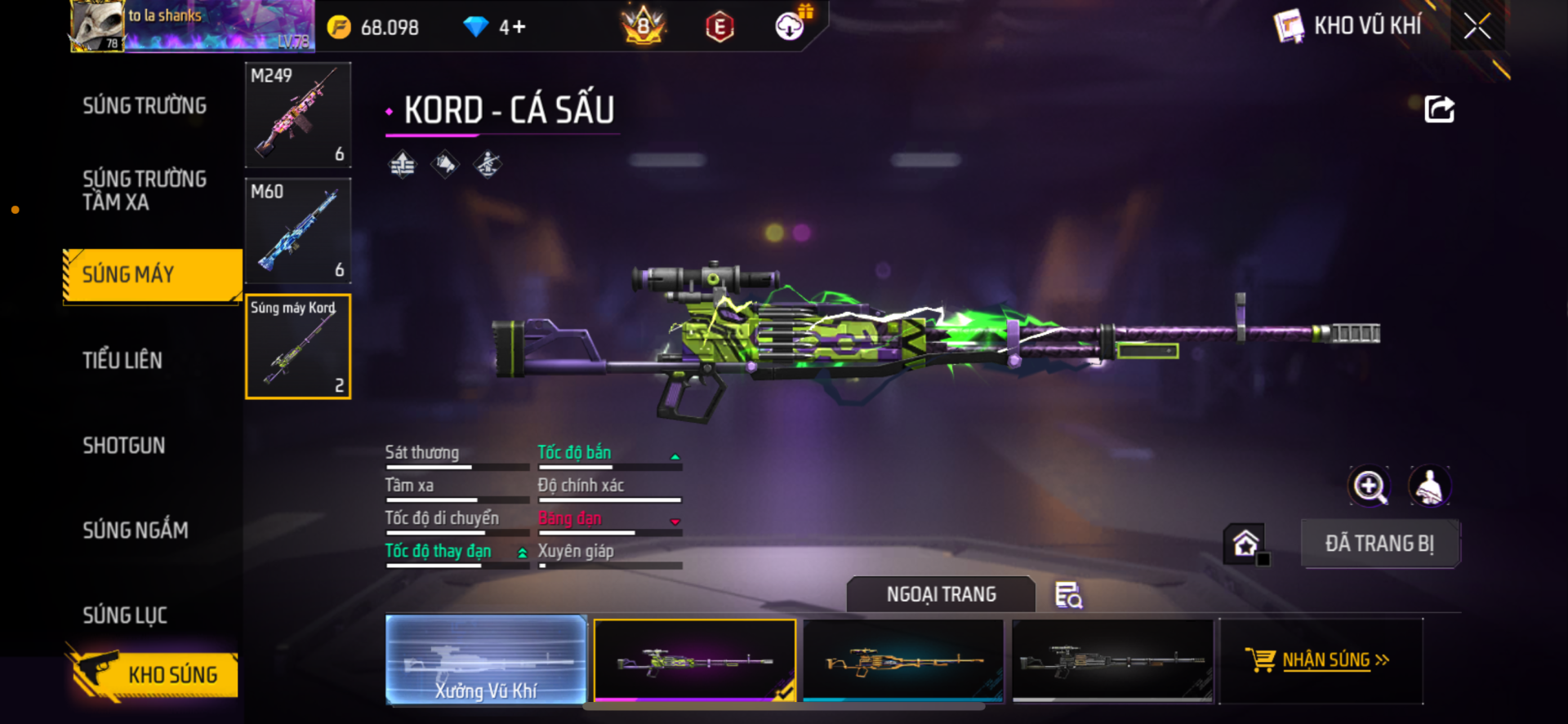Choose the Shotgun category
This screenshot has height=724, width=1568.
coord(124,446)
